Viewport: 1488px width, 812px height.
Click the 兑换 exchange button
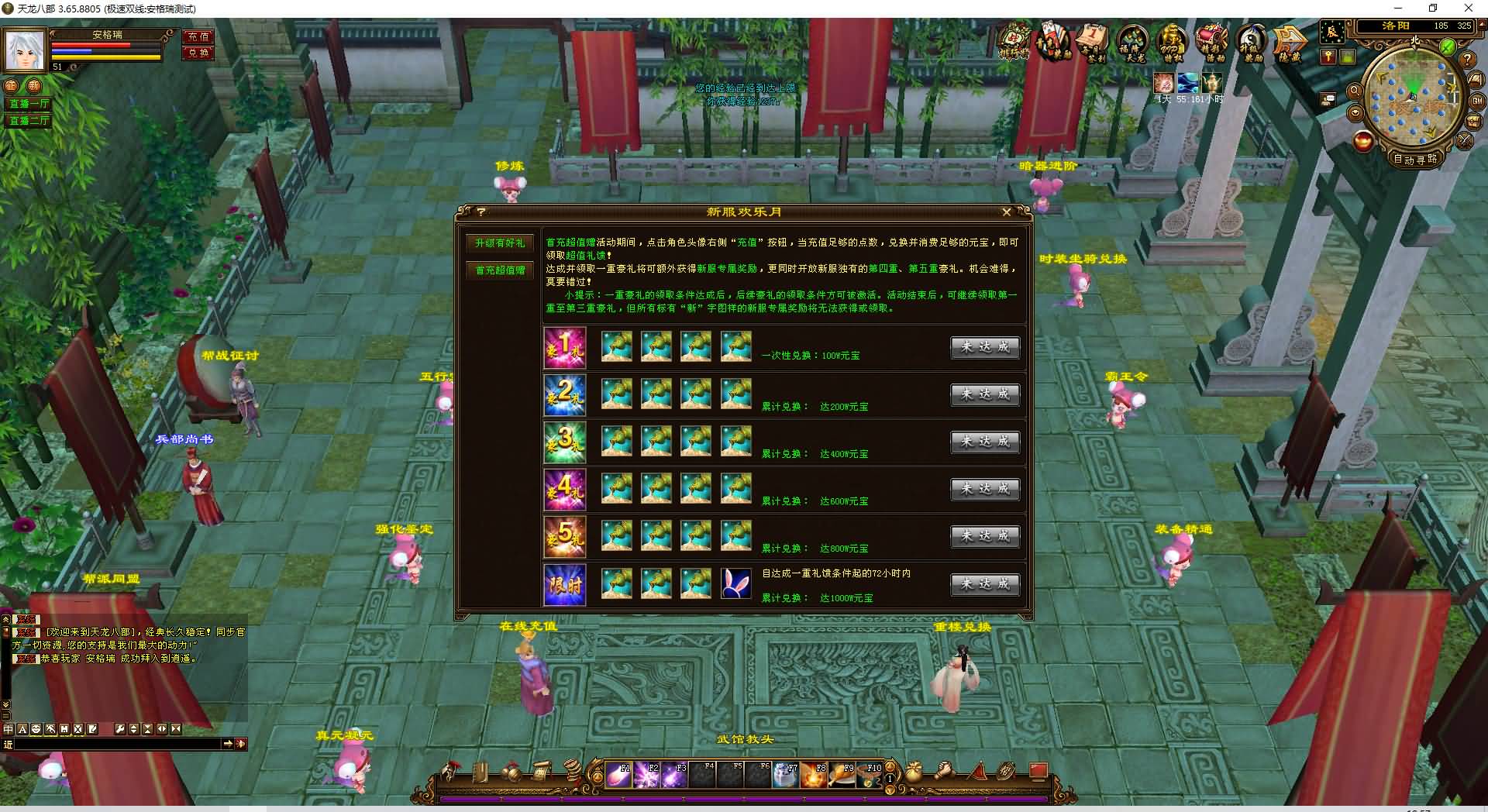[x=198, y=53]
